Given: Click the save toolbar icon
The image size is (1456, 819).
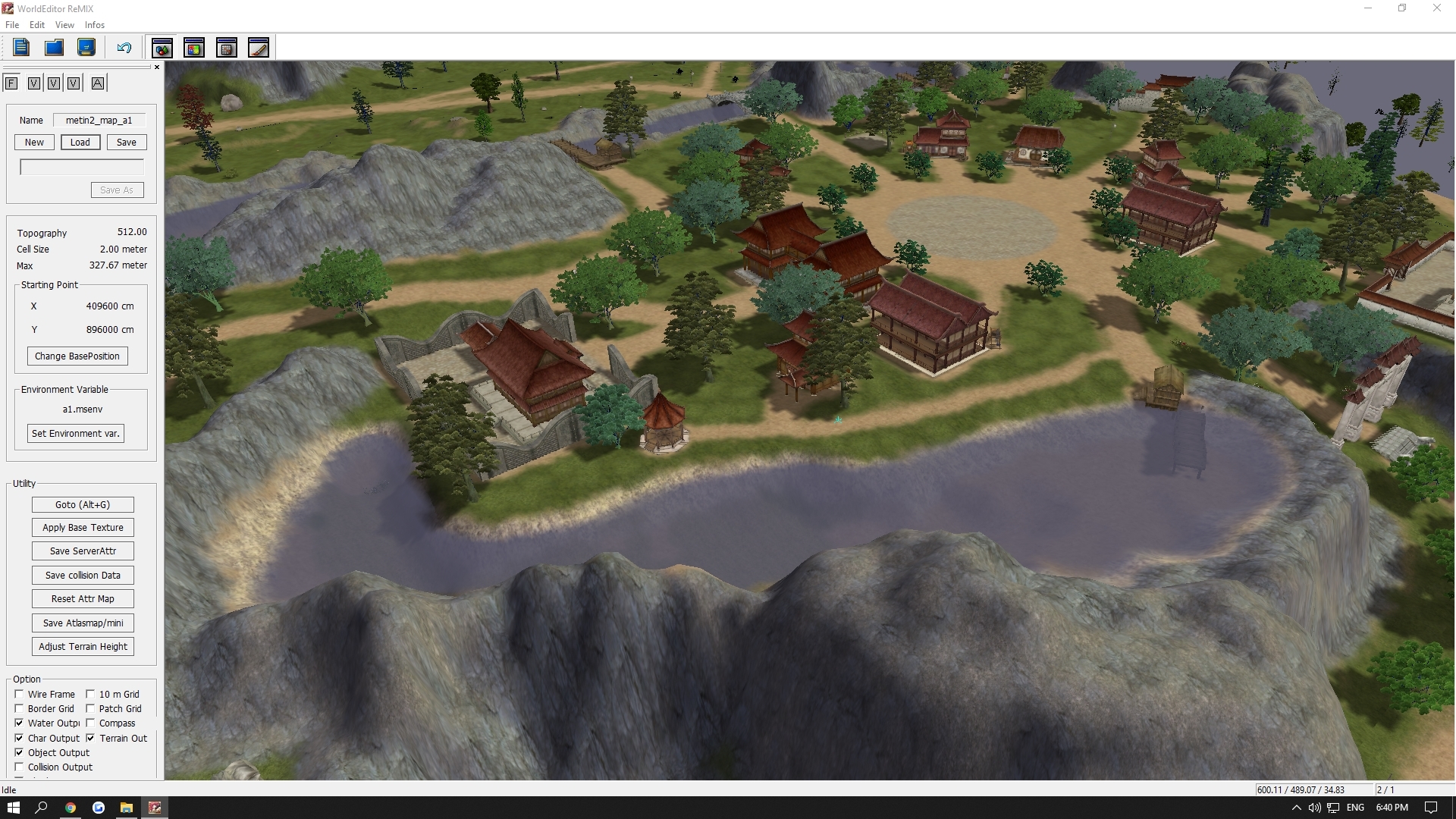Looking at the screenshot, I should click(x=86, y=47).
